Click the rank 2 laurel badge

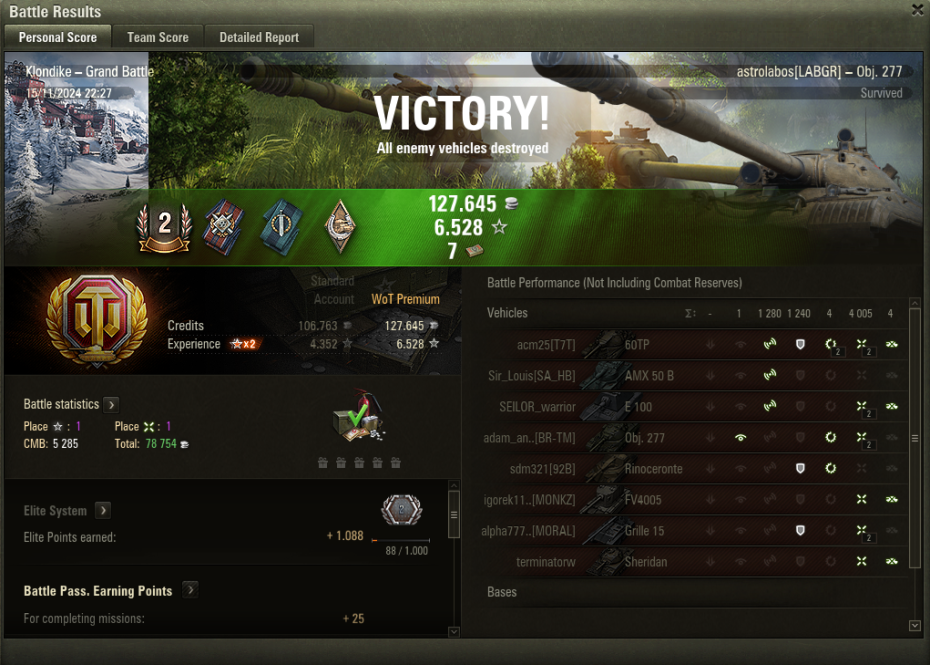(165, 226)
